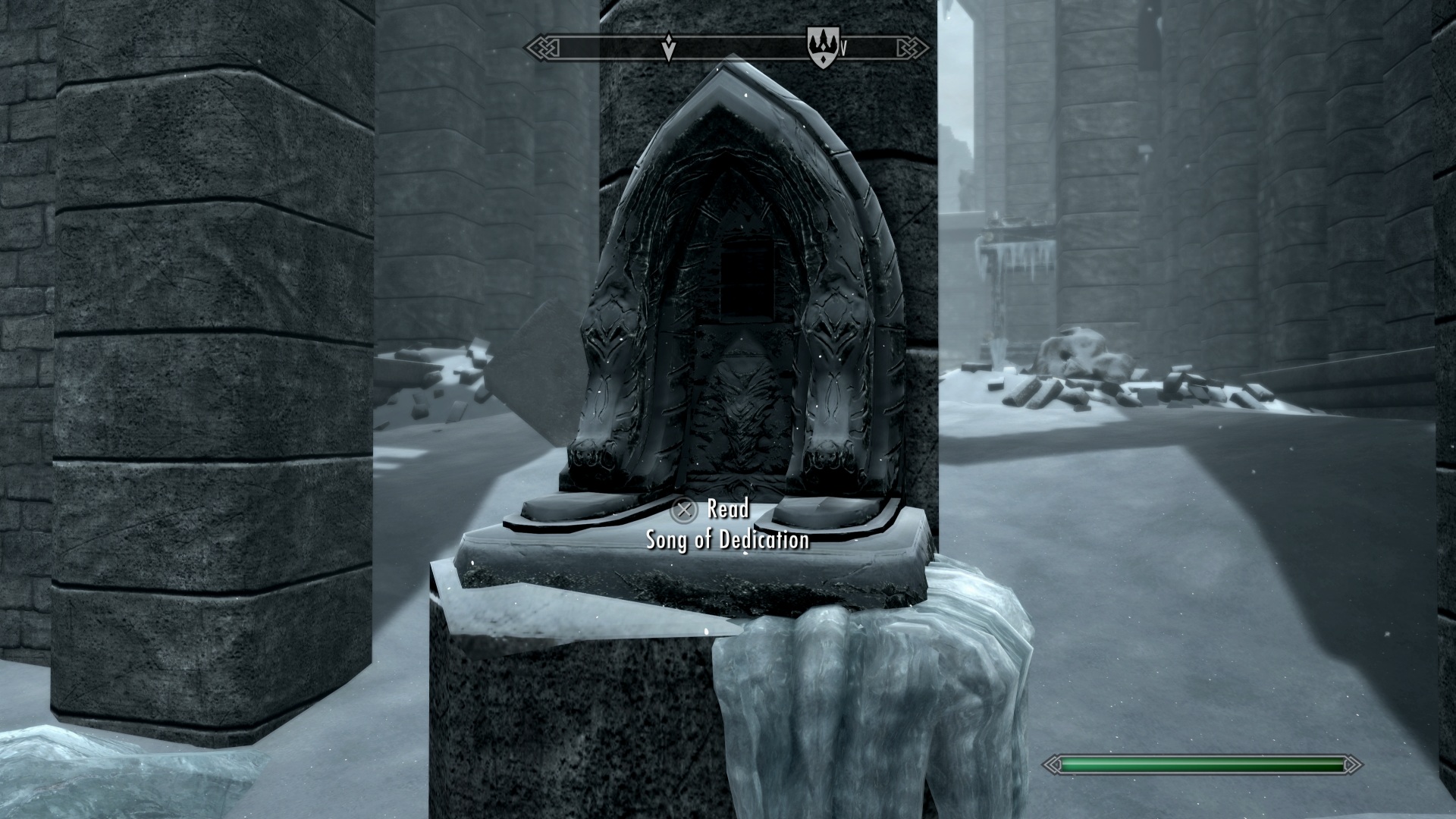Click the shield-shaped city marker on the compass
This screenshot has height=819, width=1456.
pyautogui.click(x=820, y=46)
